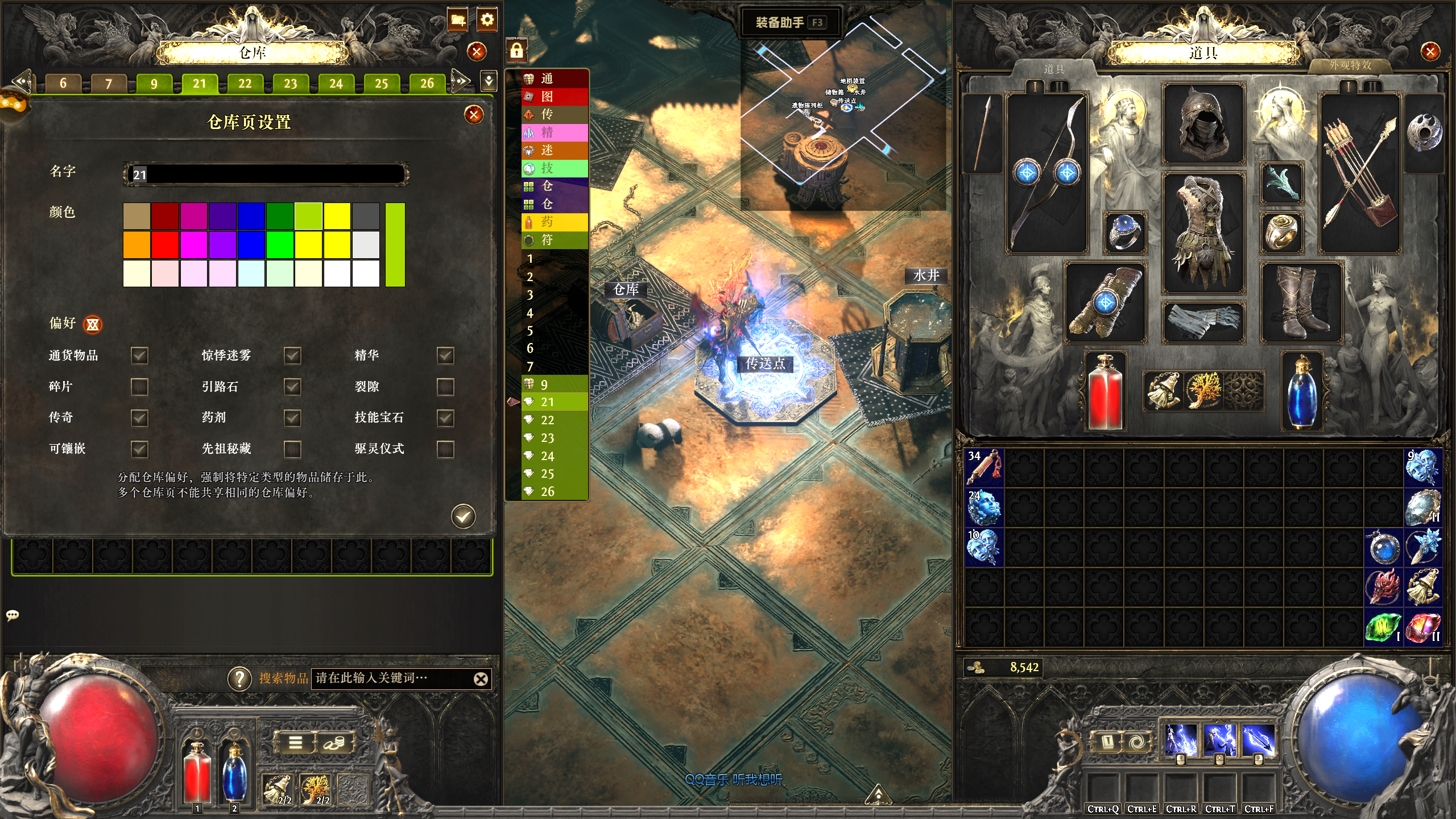Open the 外观特效 cosmetics tab
Screen dimensions: 1456x819
point(1350,66)
